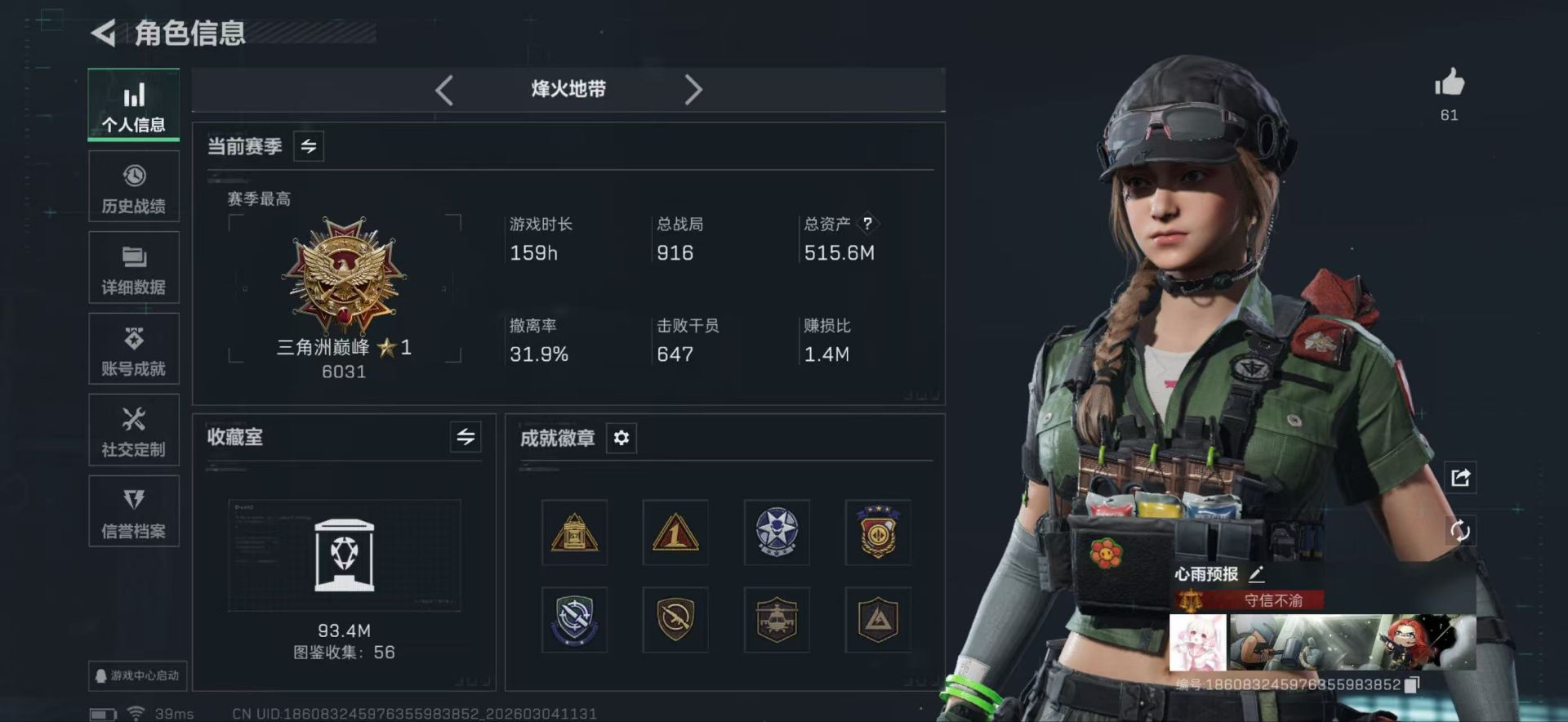Open the 详细数据 panel
This screenshot has height=722, width=1568.
pyautogui.click(x=133, y=267)
